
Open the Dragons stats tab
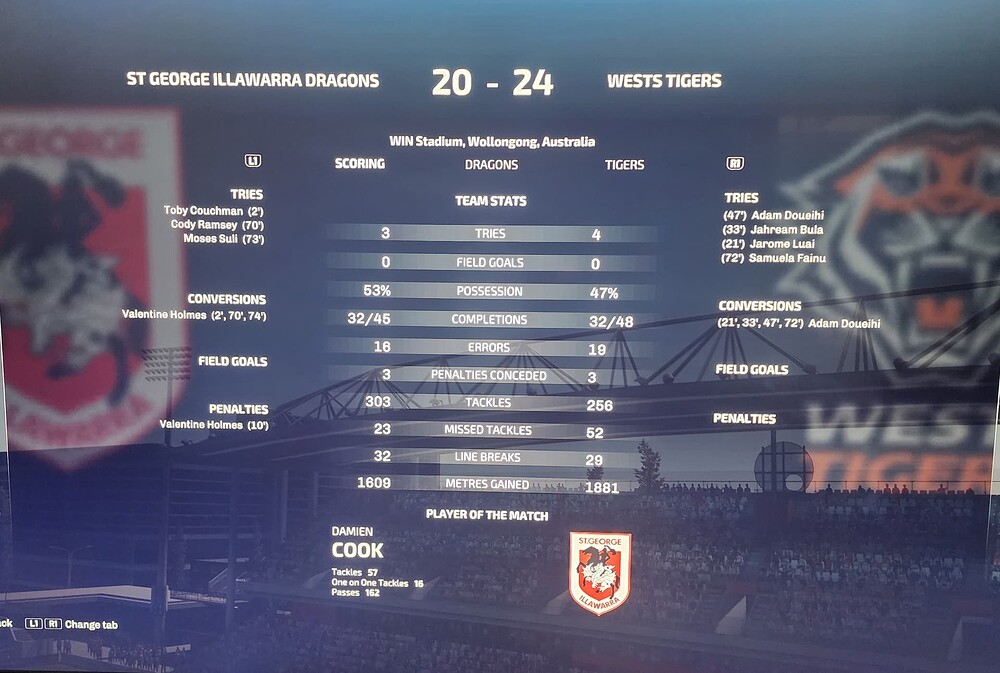click(491, 164)
